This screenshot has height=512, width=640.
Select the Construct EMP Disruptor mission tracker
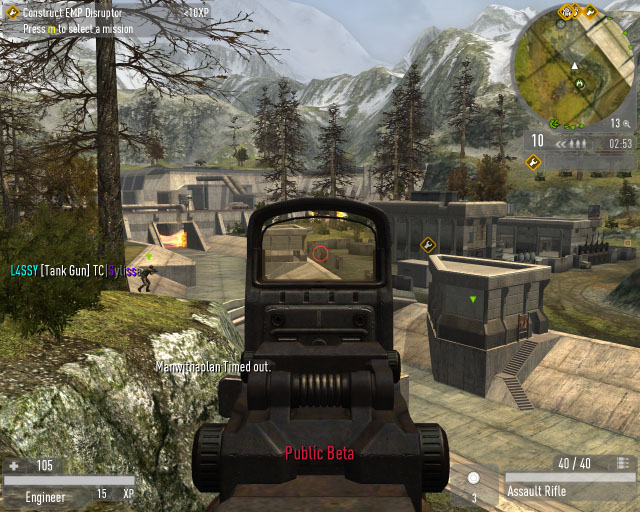(75, 11)
